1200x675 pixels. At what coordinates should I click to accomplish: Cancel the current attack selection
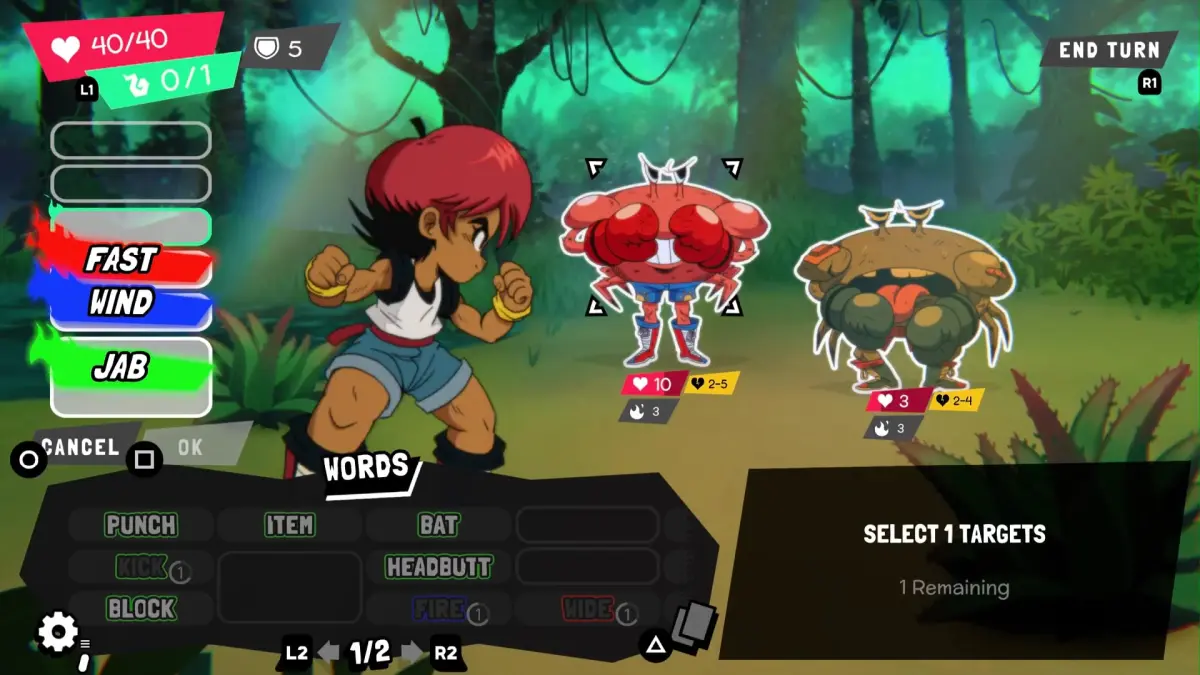point(80,447)
